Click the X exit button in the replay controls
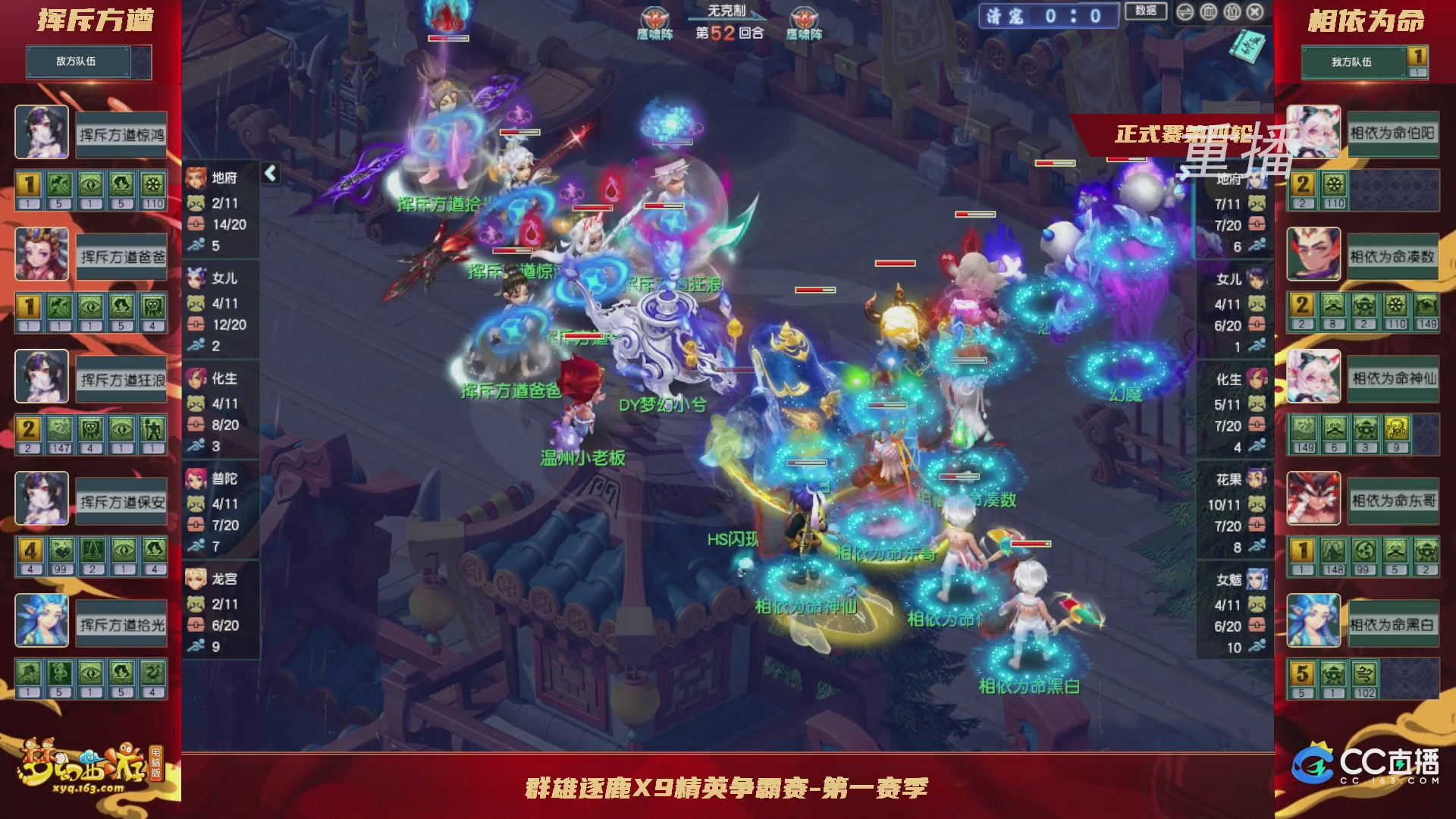The height and width of the screenshot is (819, 1456). pyautogui.click(x=1255, y=12)
